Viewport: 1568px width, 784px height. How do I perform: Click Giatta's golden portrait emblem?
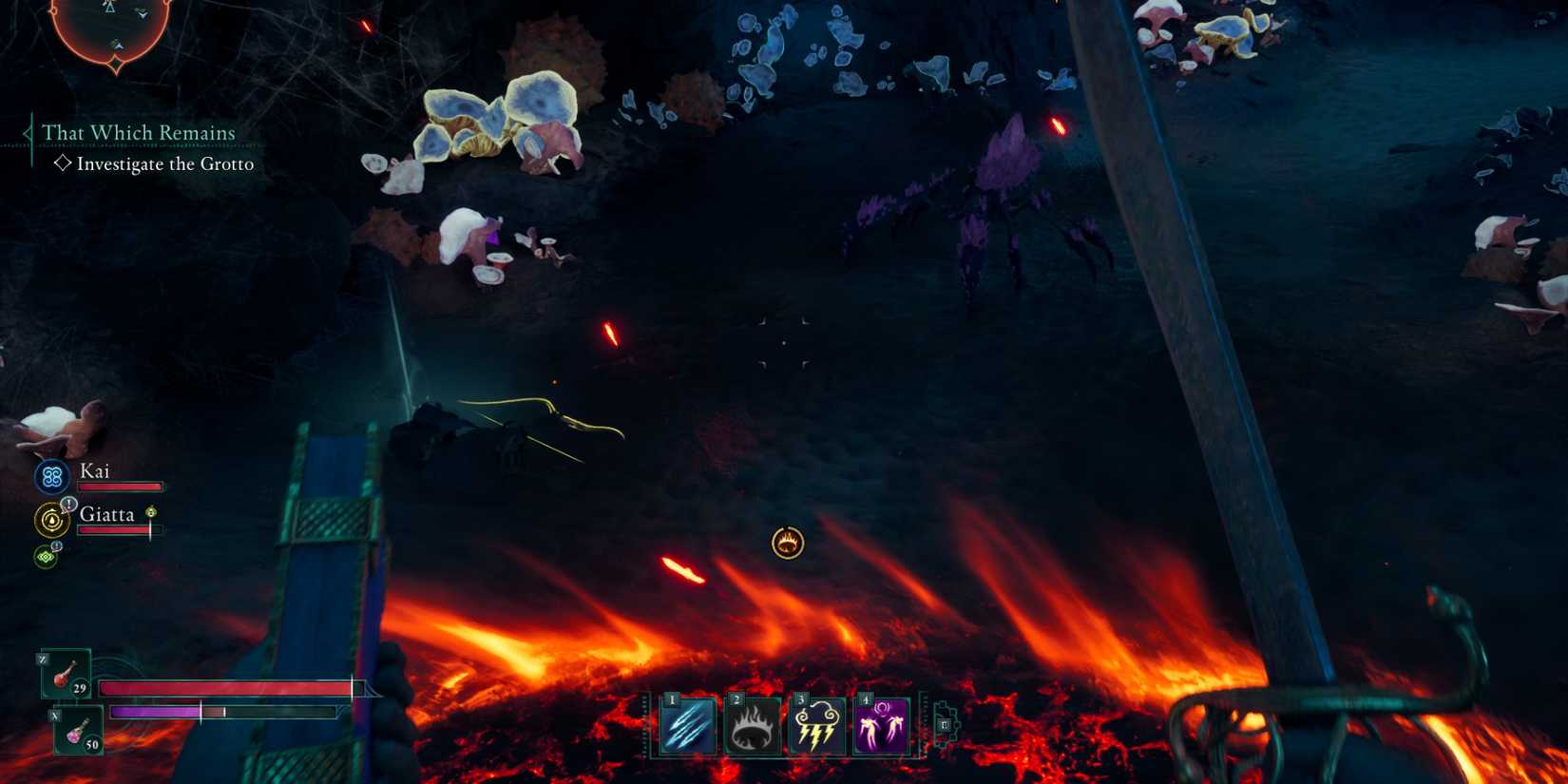52,519
